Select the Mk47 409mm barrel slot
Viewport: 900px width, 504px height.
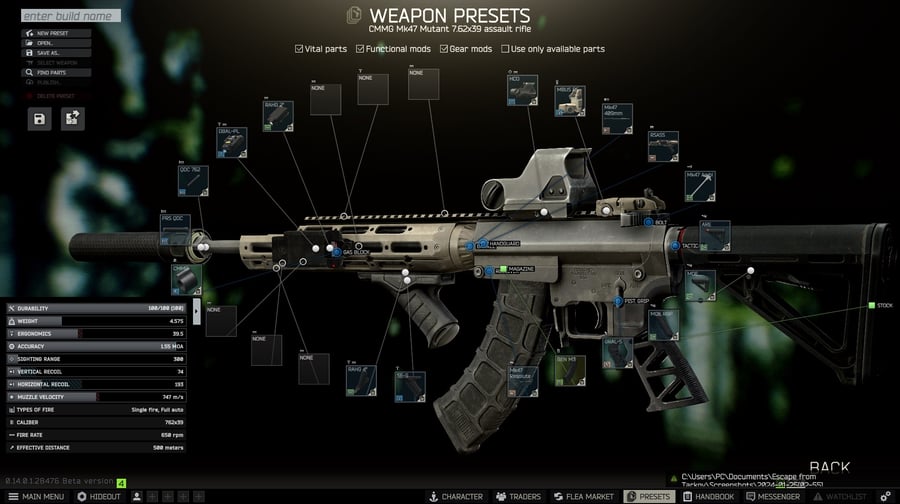pos(616,120)
